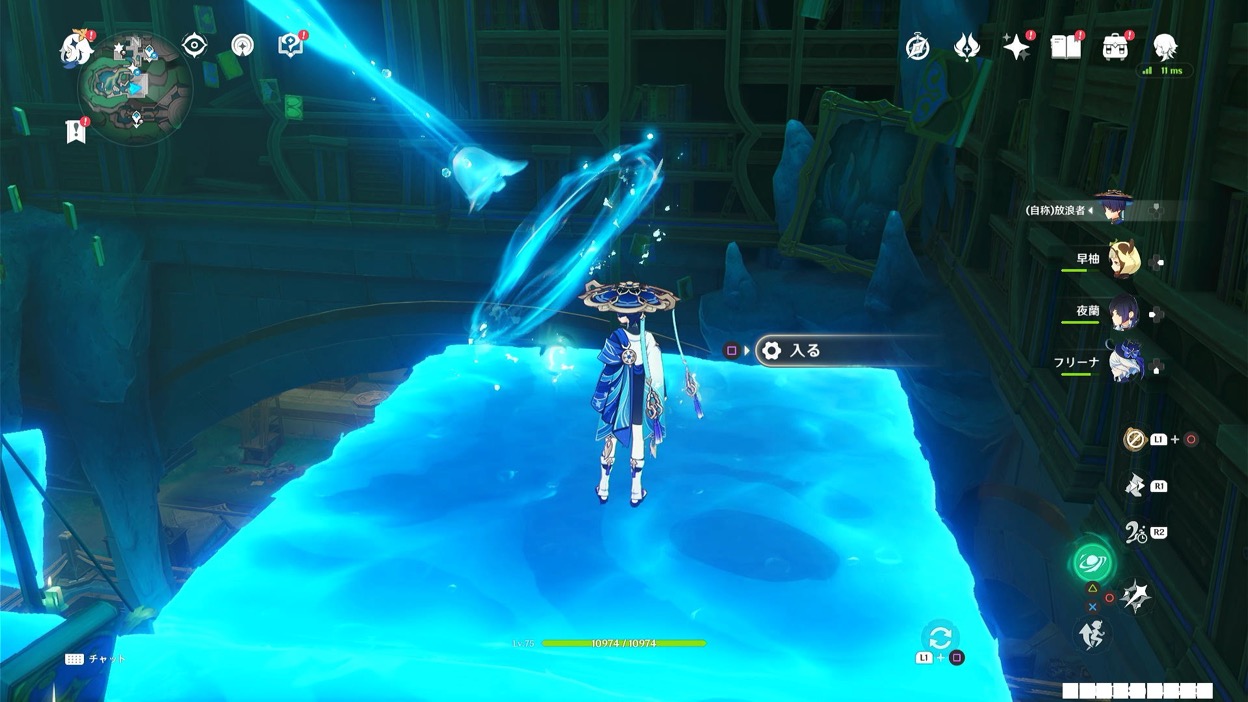Image resolution: width=1248 pixels, height=702 pixels.
Task: Use the shuriken-shaped skill icon
Action: [1135, 597]
